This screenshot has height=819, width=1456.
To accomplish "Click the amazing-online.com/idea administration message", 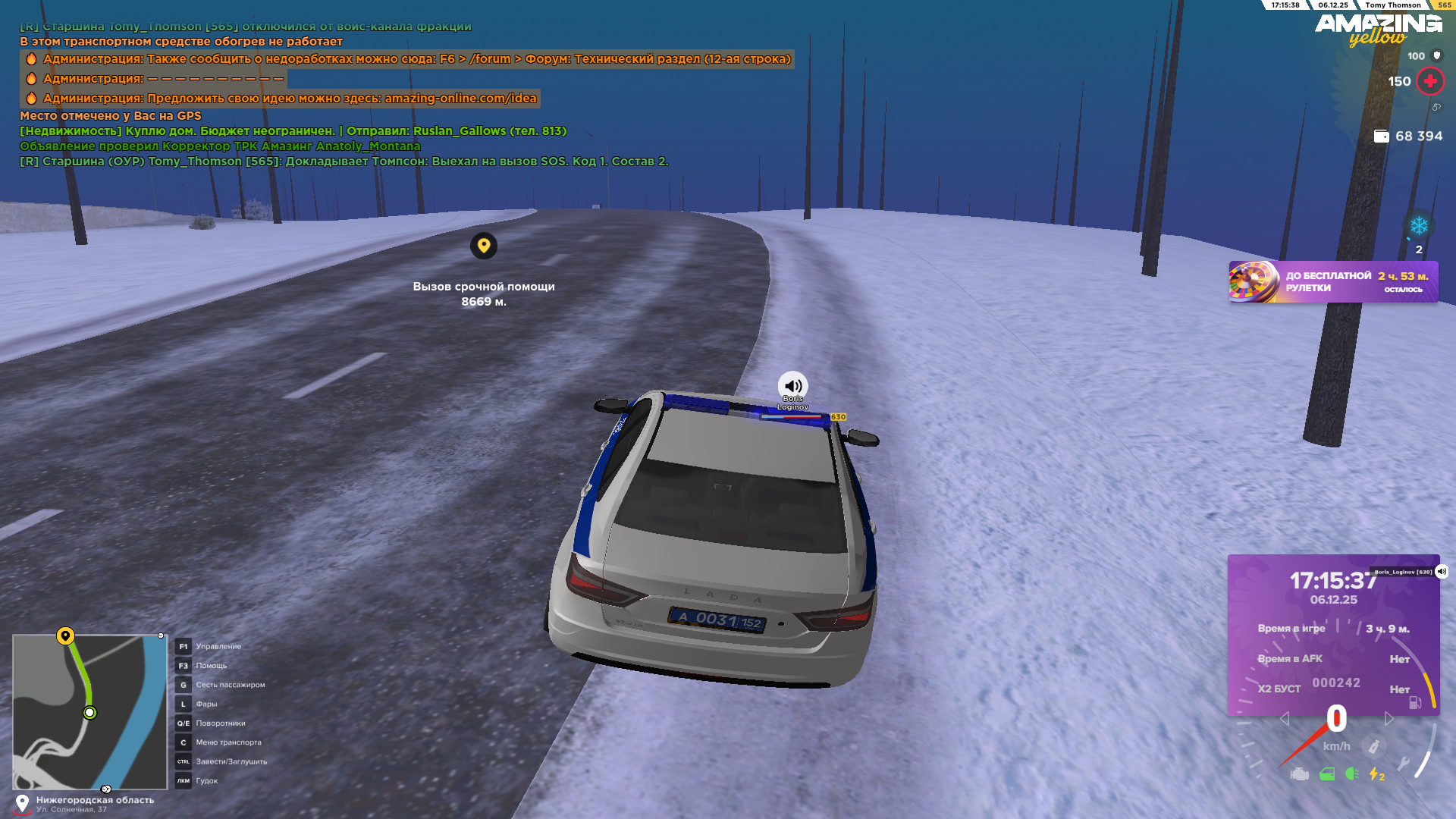I will click(290, 99).
